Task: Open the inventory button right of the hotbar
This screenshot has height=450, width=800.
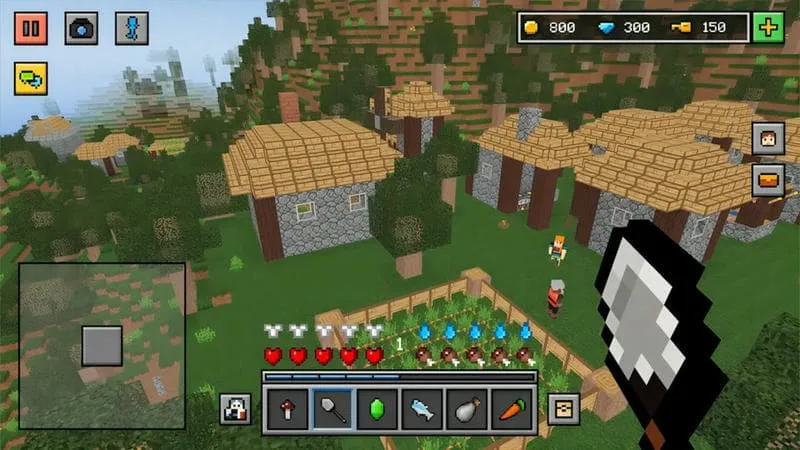Action: (563, 409)
